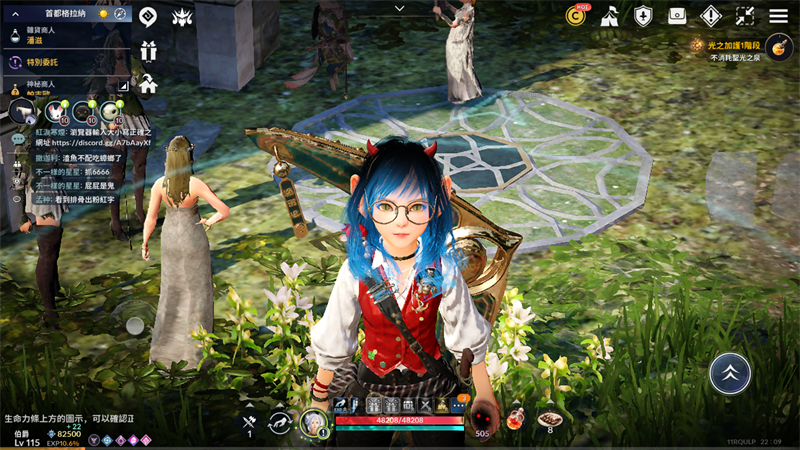Open the camp tent icon
This screenshot has height=450, width=800.
tap(610, 16)
